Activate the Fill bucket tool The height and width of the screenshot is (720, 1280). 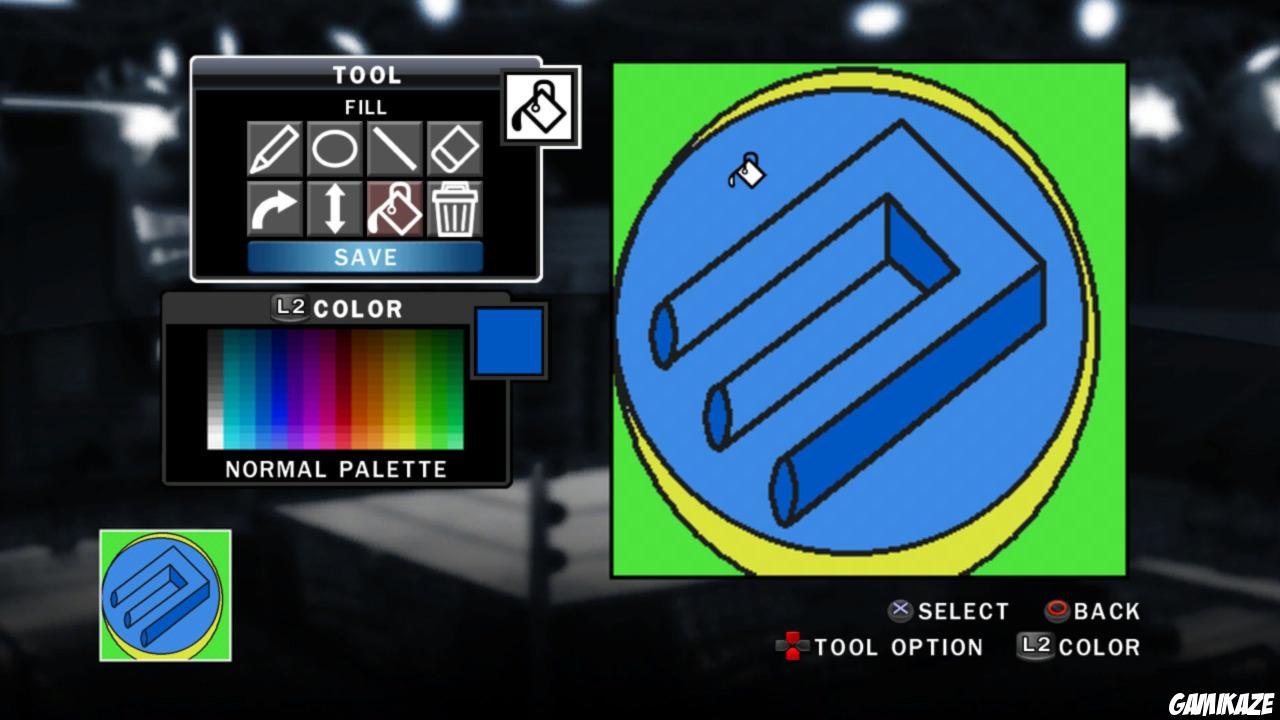pyautogui.click(x=394, y=210)
